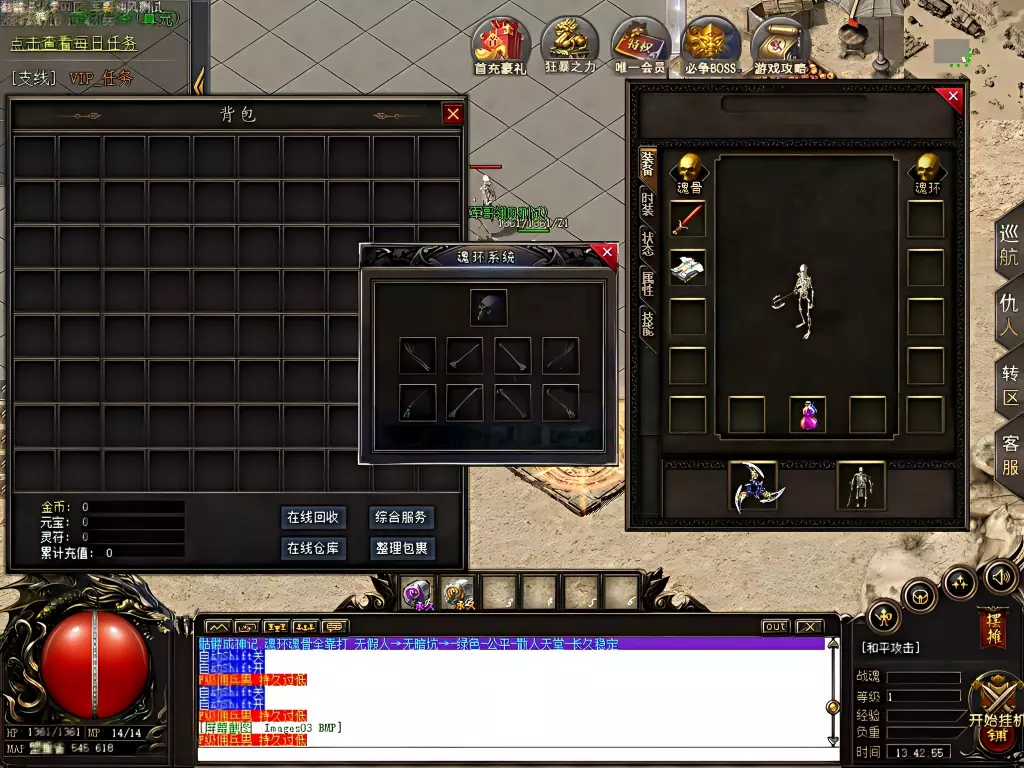Open 客服 customer service
This screenshot has height=768, width=1024.
[1010, 456]
